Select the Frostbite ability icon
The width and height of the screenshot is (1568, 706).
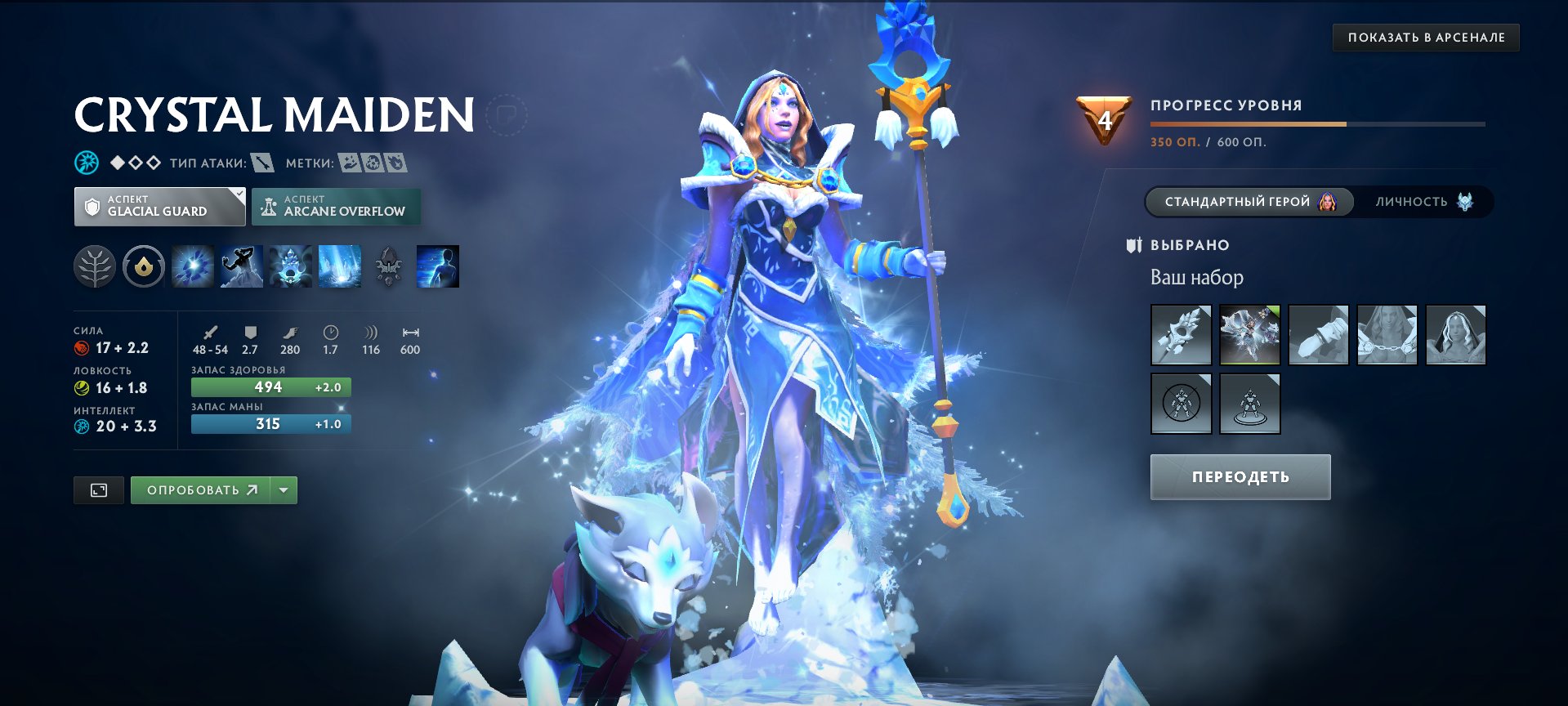click(243, 265)
